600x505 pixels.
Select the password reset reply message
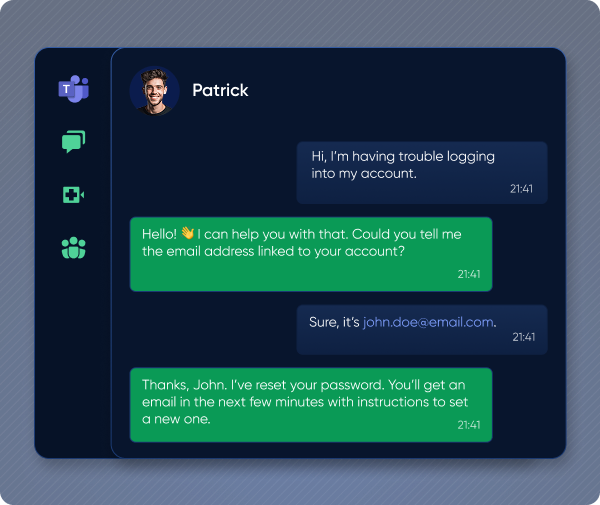(310, 405)
